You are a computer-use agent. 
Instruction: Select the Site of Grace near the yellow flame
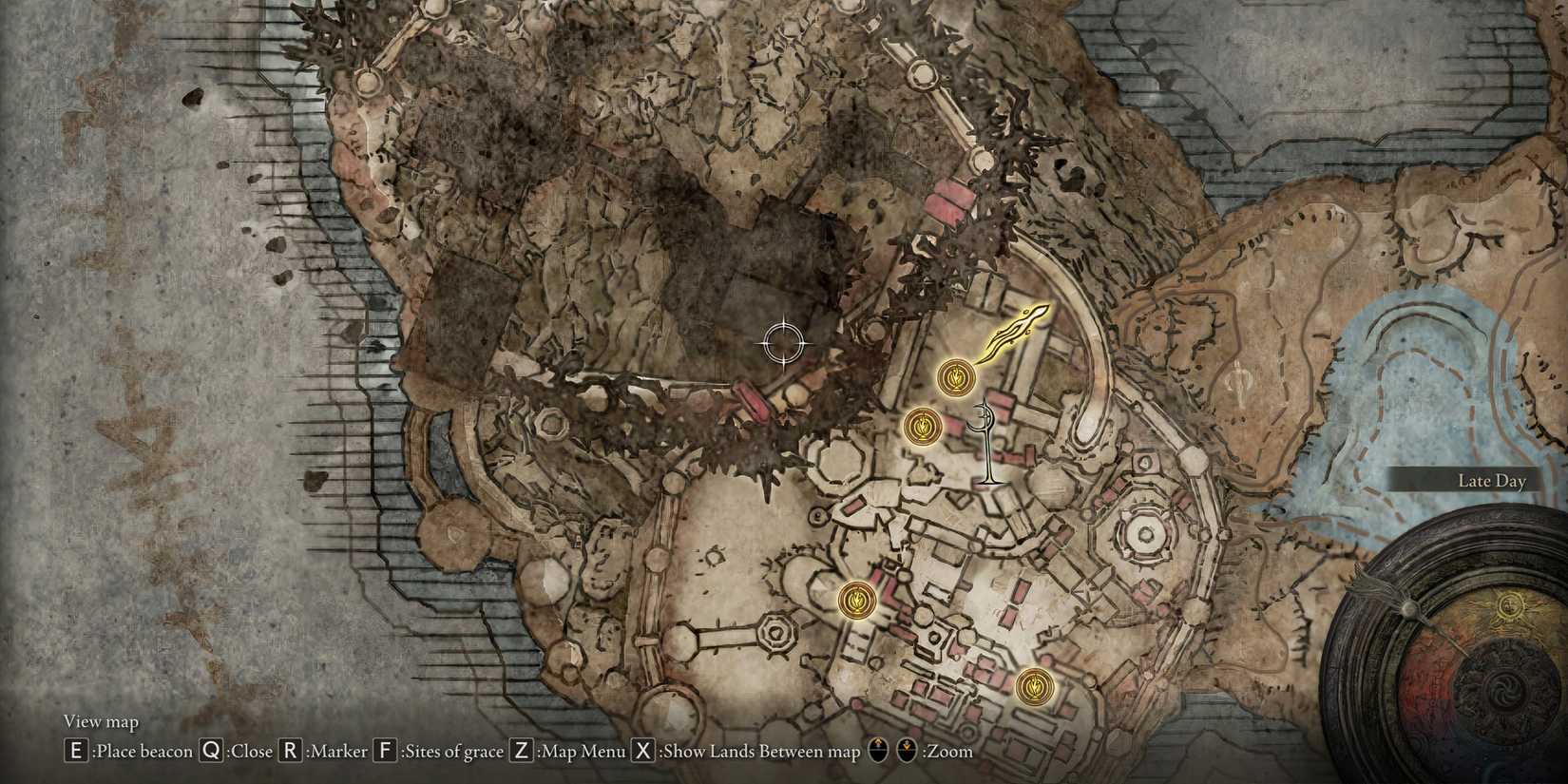click(x=956, y=377)
